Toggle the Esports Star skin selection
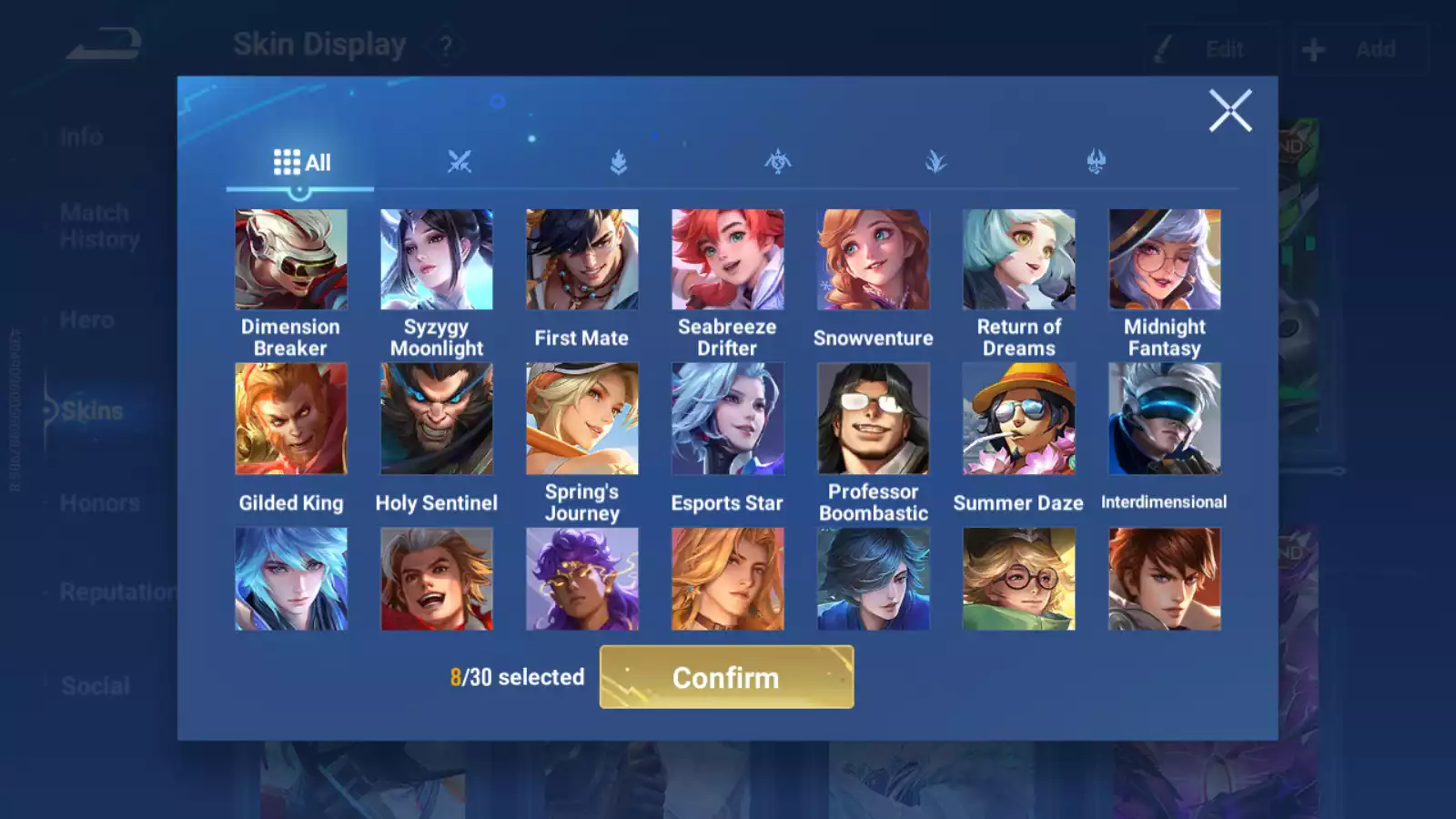1456x819 pixels. tap(727, 419)
